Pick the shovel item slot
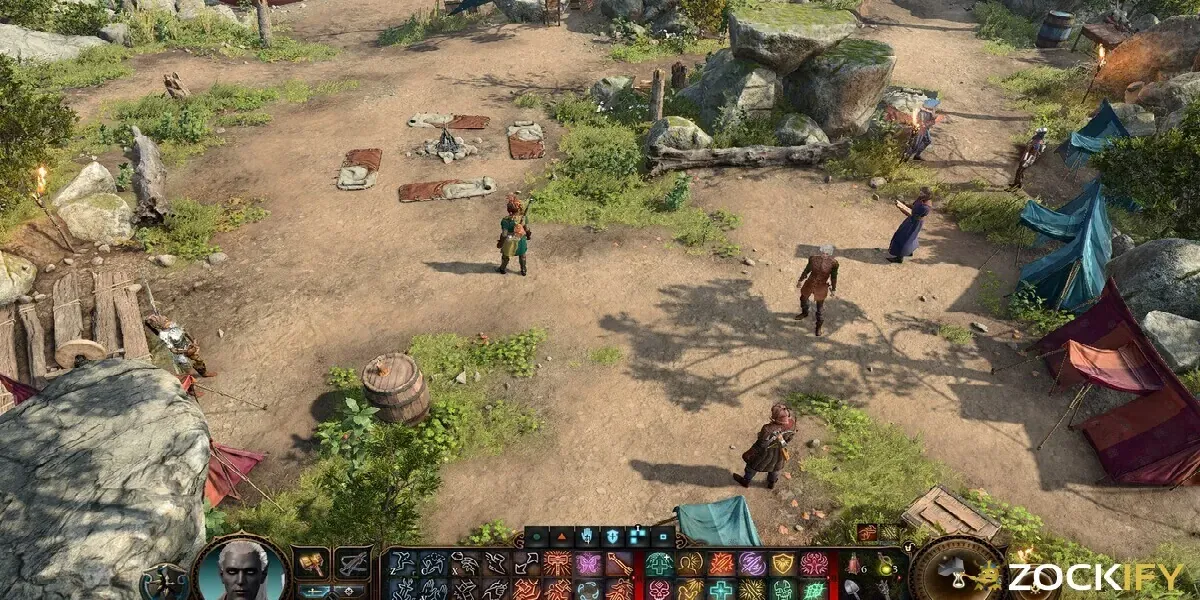1200x600 pixels. (853, 588)
